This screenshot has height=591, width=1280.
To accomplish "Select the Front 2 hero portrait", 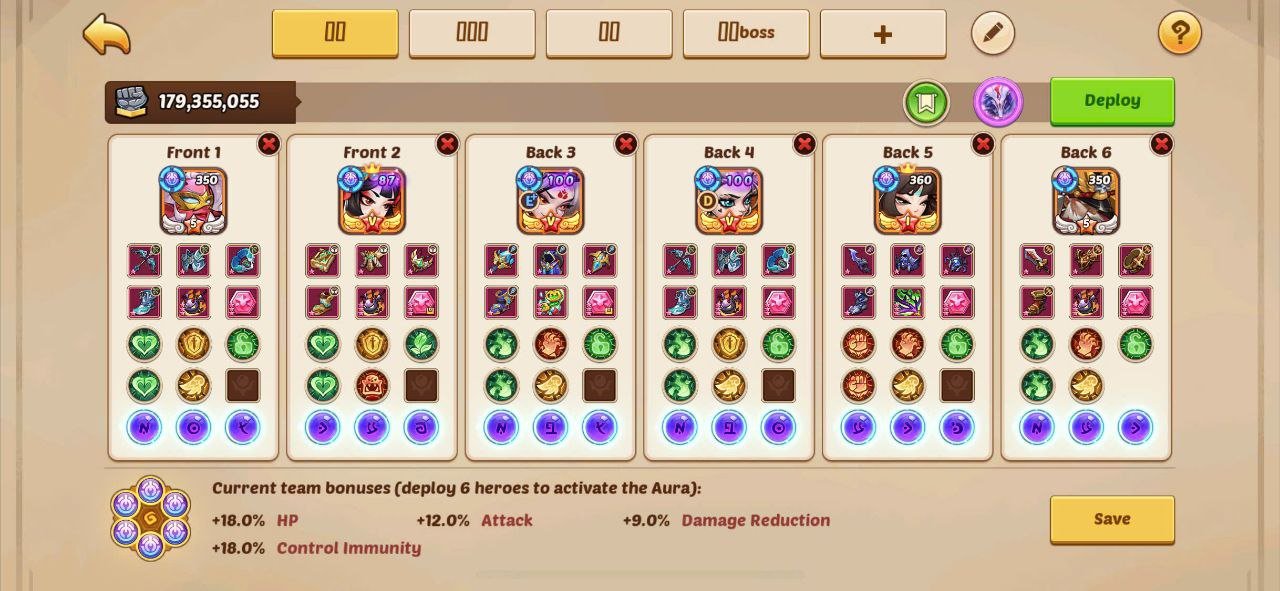I will click(x=372, y=201).
